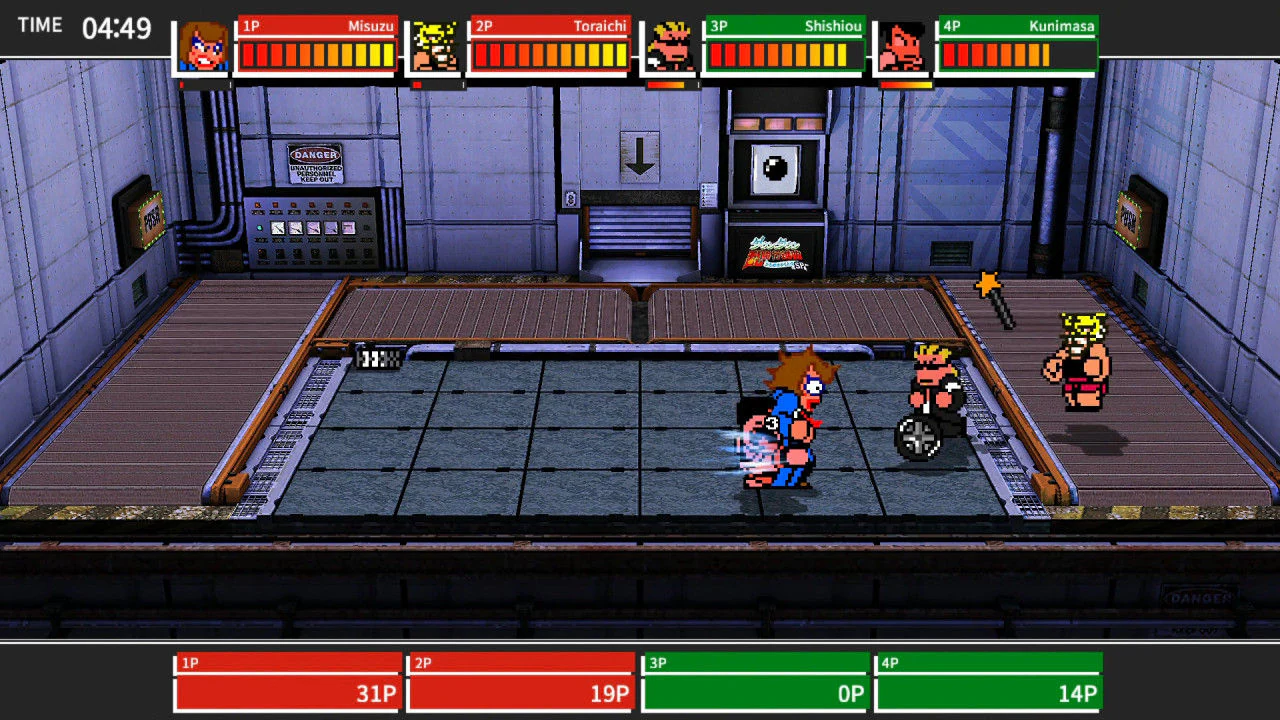Click the white switch row on the control panel

click(313, 229)
